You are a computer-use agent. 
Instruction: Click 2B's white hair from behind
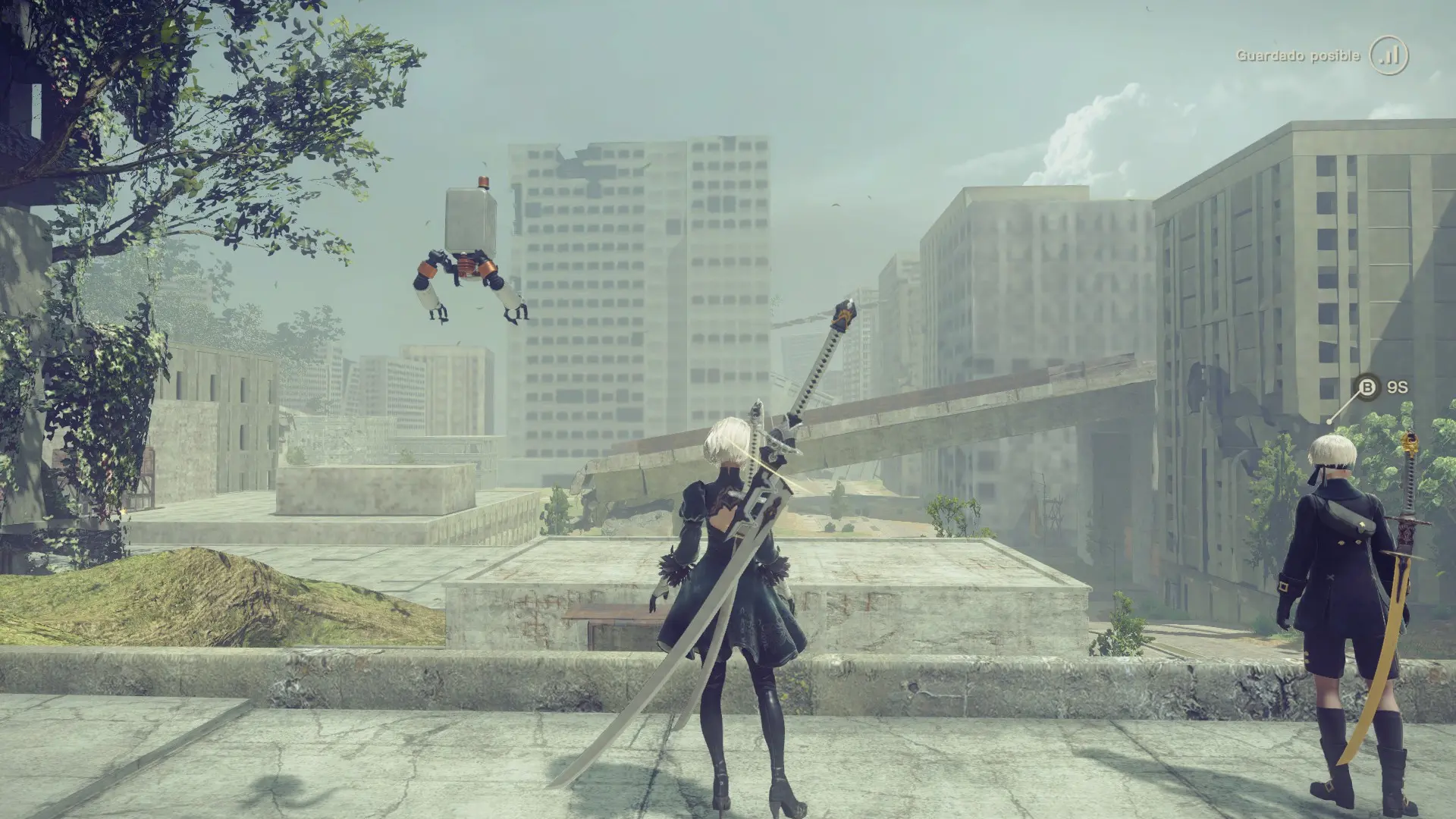(728, 440)
